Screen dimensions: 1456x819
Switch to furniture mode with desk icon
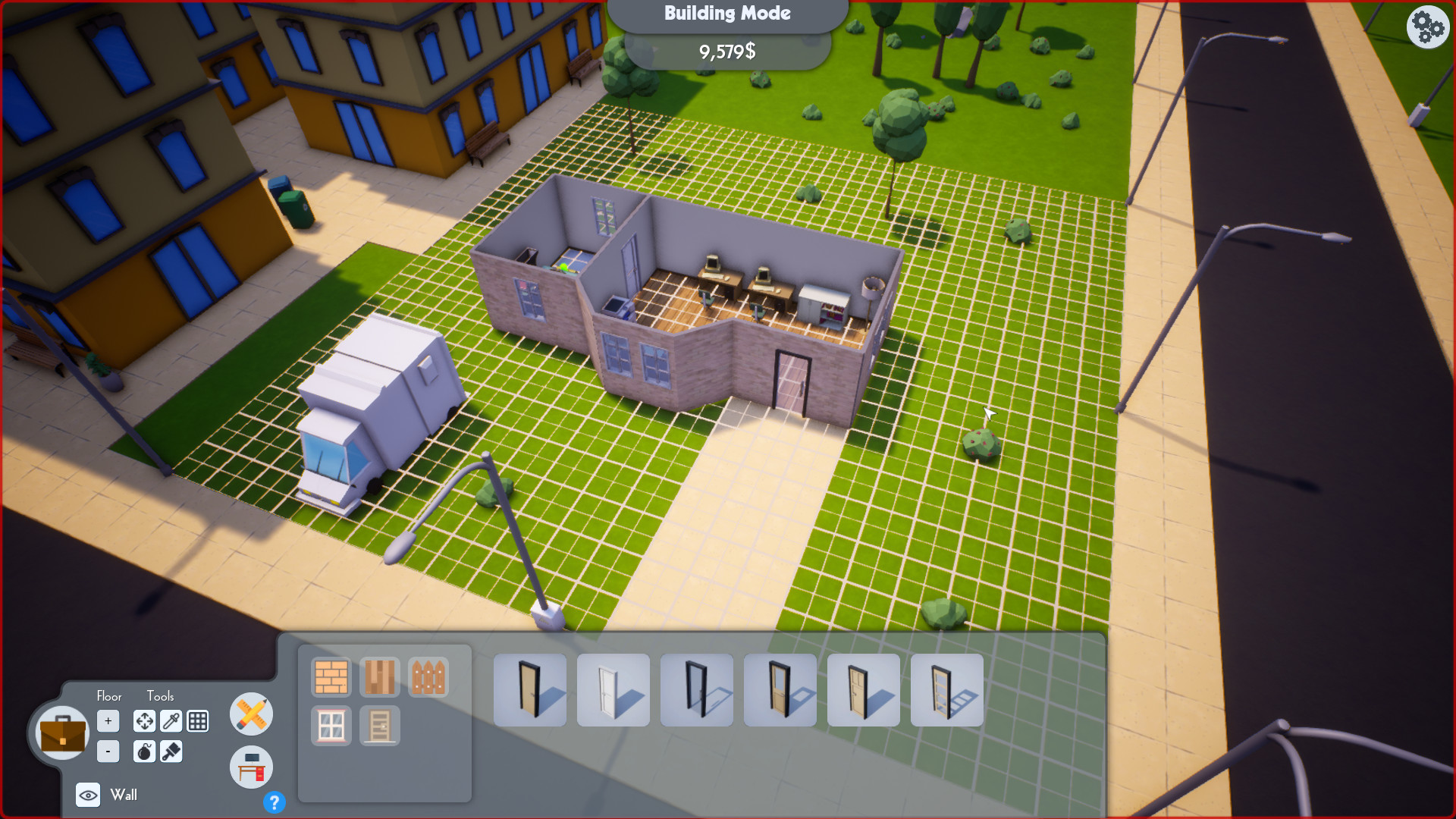point(250,767)
